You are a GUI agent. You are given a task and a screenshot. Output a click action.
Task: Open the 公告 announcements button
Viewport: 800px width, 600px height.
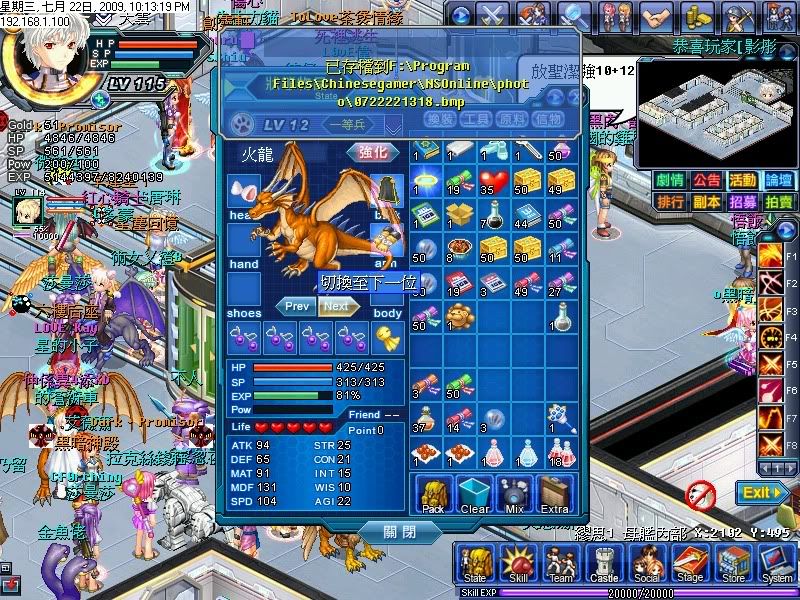tap(706, 180)
